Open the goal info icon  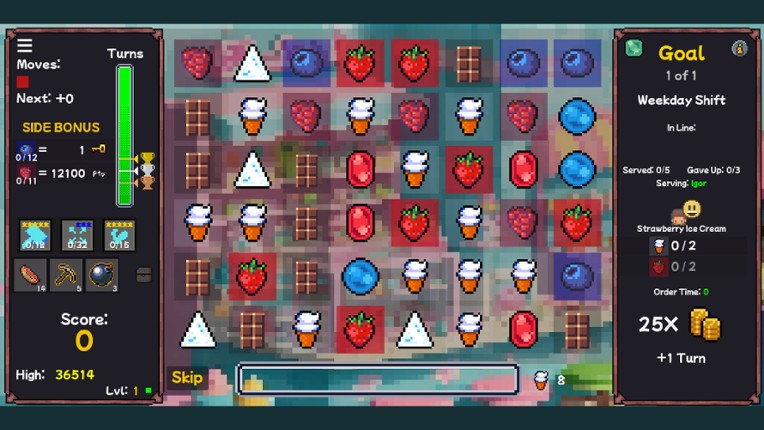740,48
